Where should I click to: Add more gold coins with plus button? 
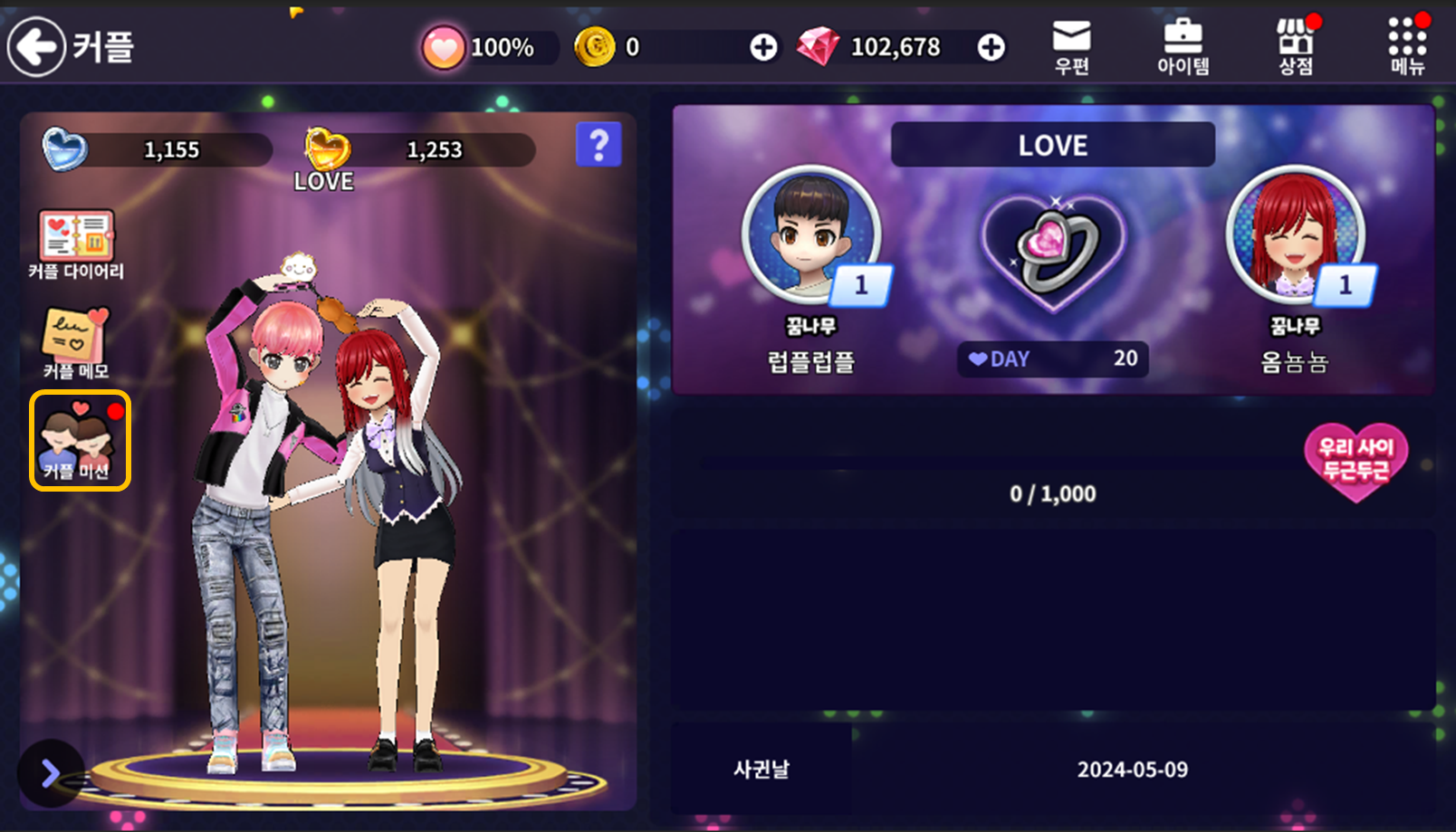[763, 47]
